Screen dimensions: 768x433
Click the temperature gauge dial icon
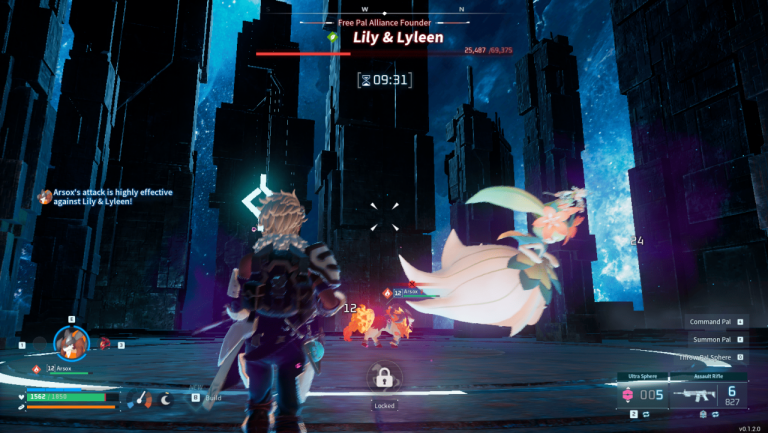pos(140,398)
